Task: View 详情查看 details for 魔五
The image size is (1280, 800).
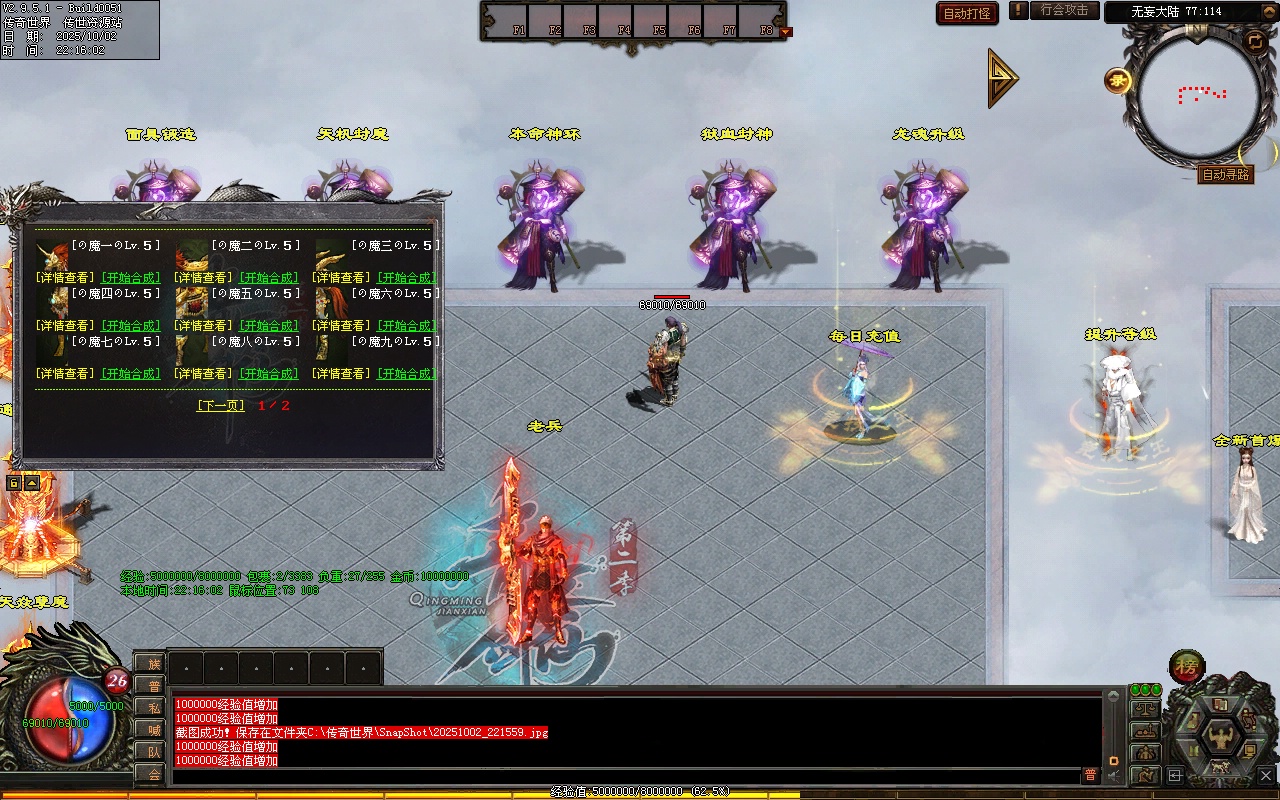Action: [205, 326]
